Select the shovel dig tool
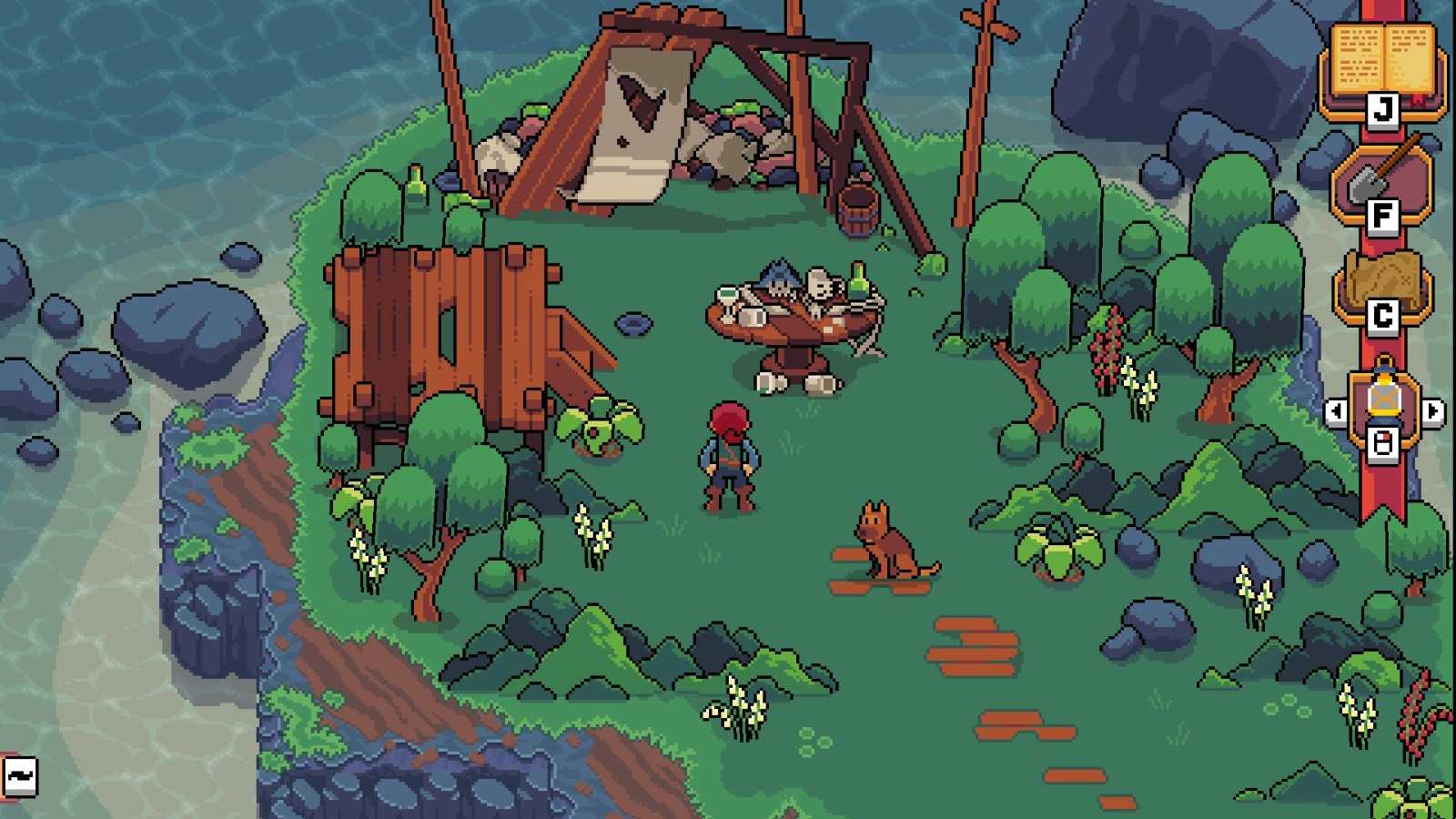 (1381, 178)
